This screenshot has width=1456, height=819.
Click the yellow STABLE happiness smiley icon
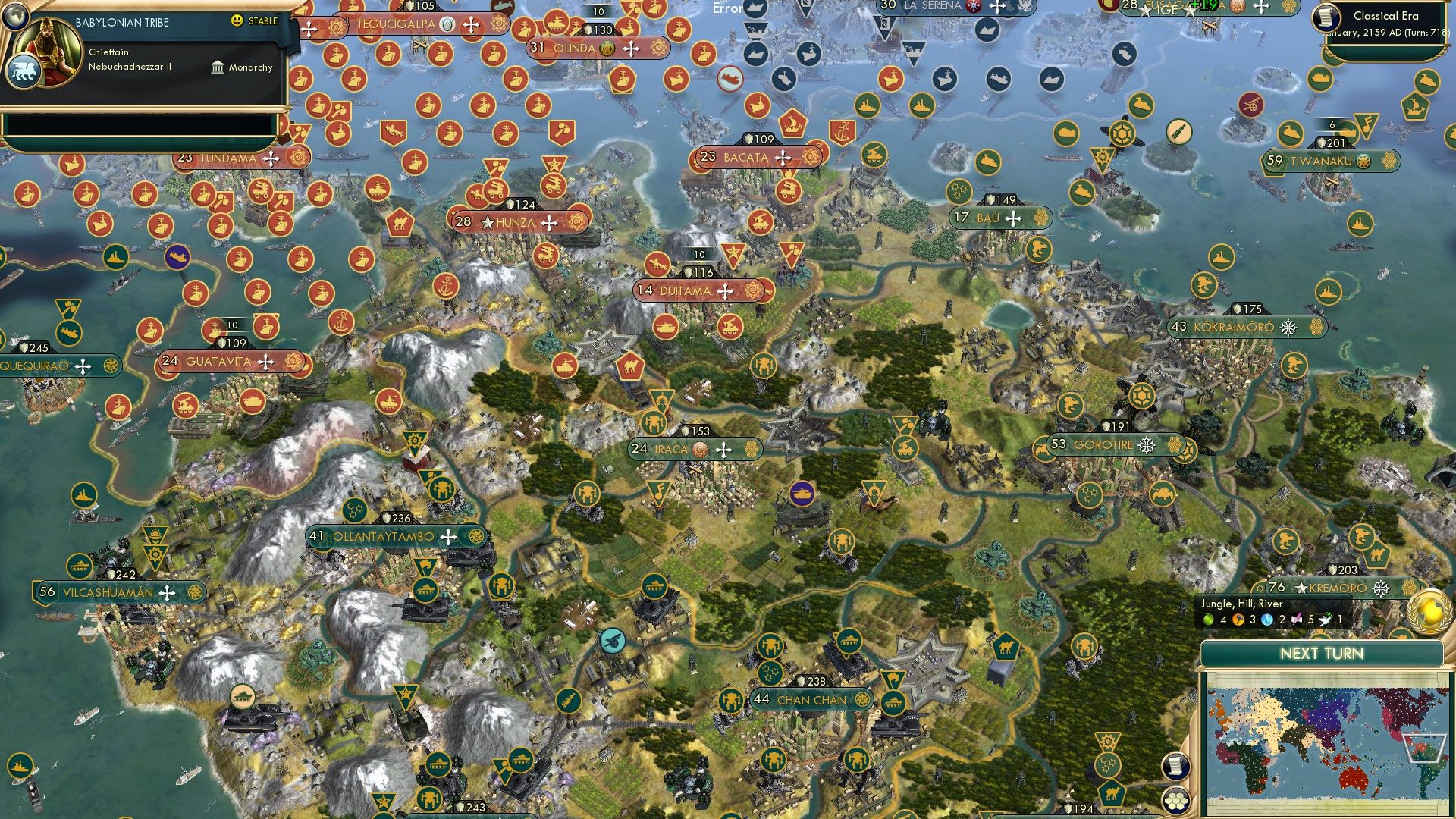pos(238,21)
